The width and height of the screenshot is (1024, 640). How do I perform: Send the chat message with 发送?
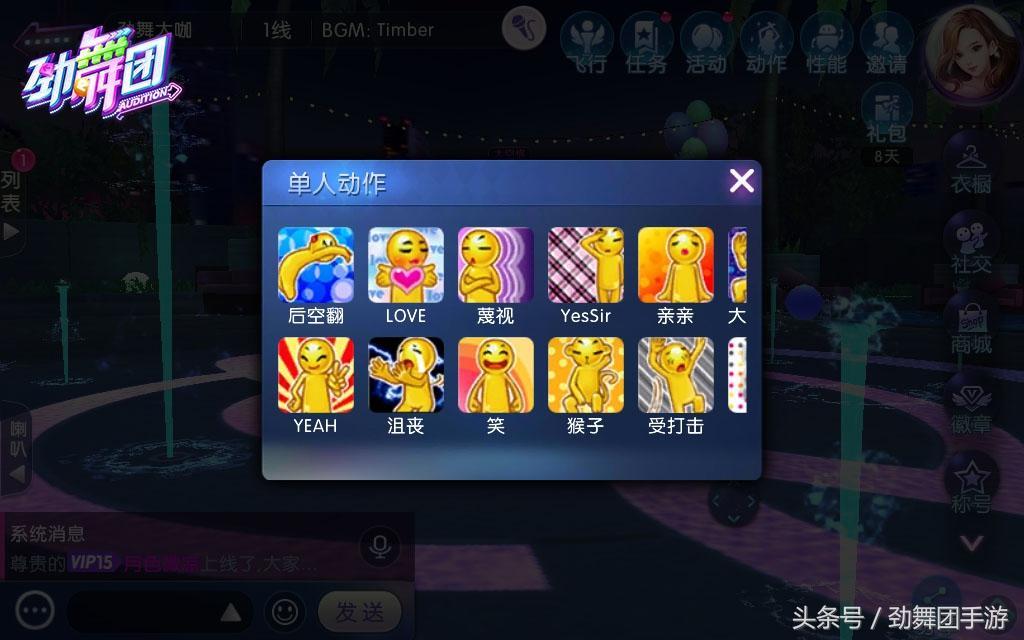(x=359, y=611)
